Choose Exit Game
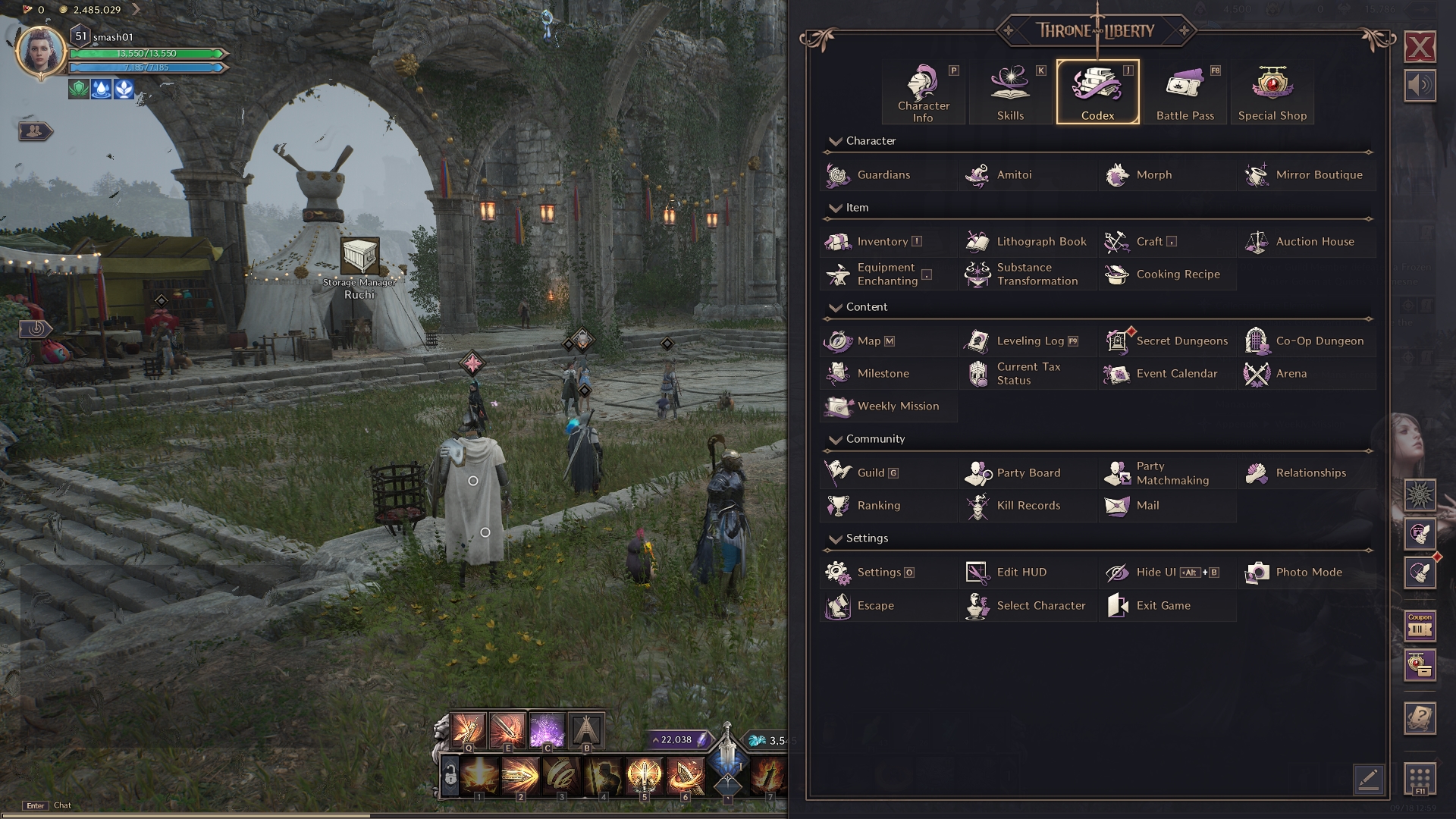 (x=1163, y=606)
